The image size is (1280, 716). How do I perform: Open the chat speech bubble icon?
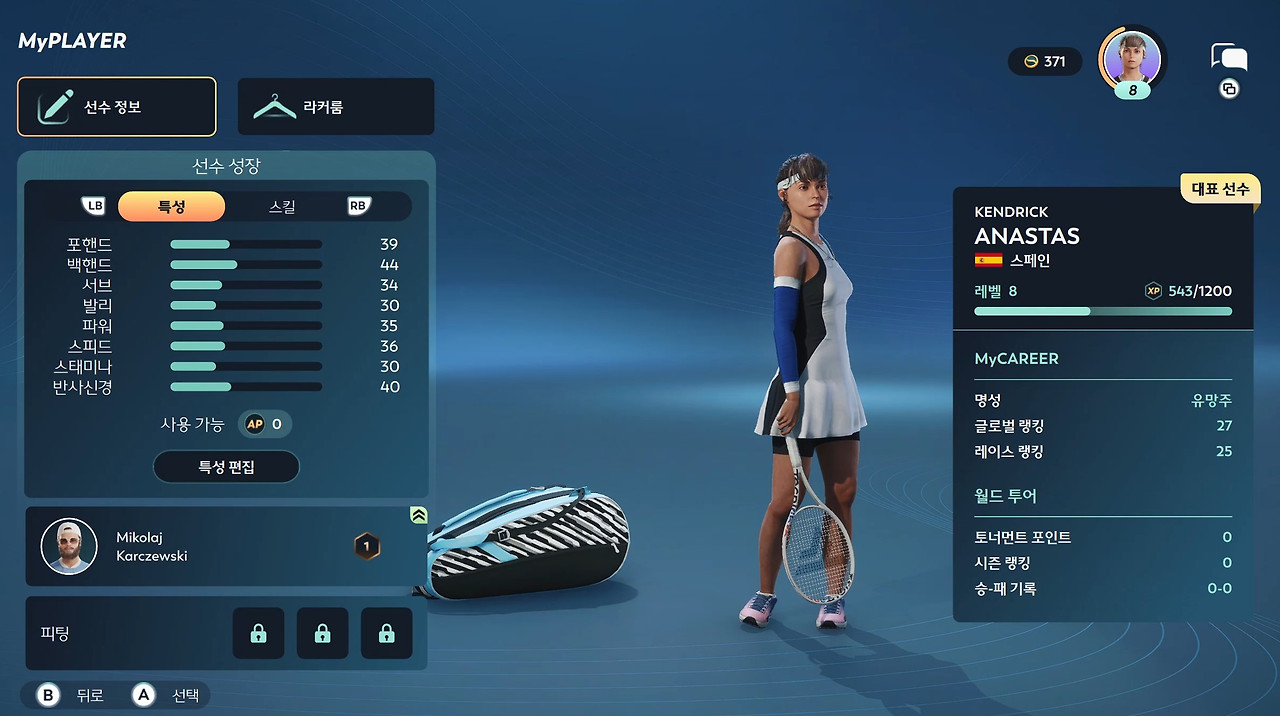pos(1227,57)
